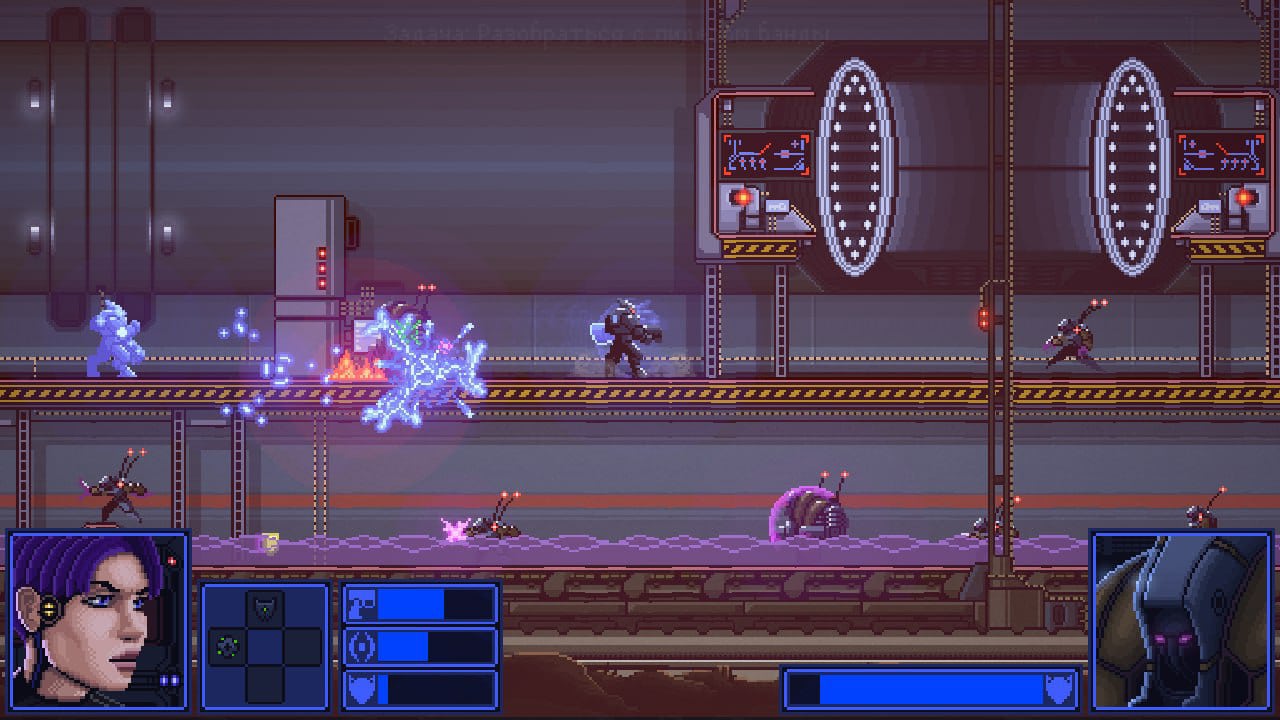Expand the stat bars panel above the grid
Viewport: 1280px width, 720px height.
tap(418, 646)
